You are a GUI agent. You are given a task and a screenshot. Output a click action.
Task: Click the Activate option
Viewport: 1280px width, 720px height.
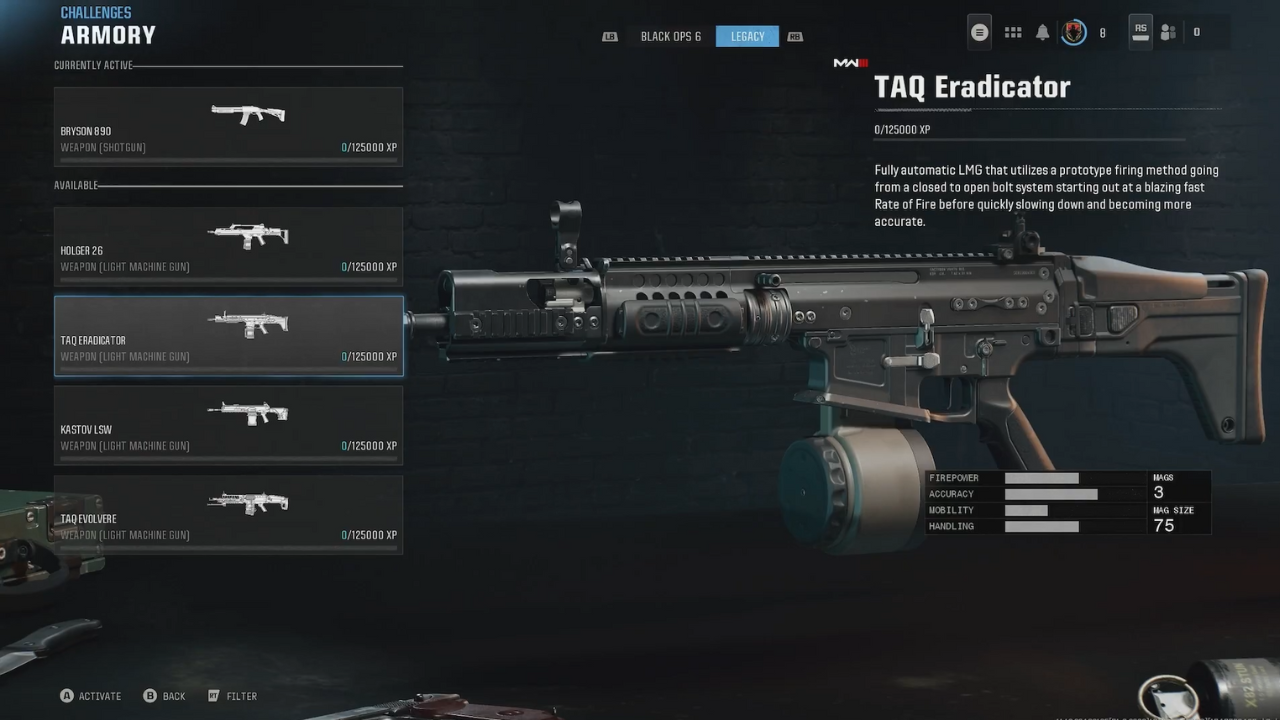click(x=91, y=696)
